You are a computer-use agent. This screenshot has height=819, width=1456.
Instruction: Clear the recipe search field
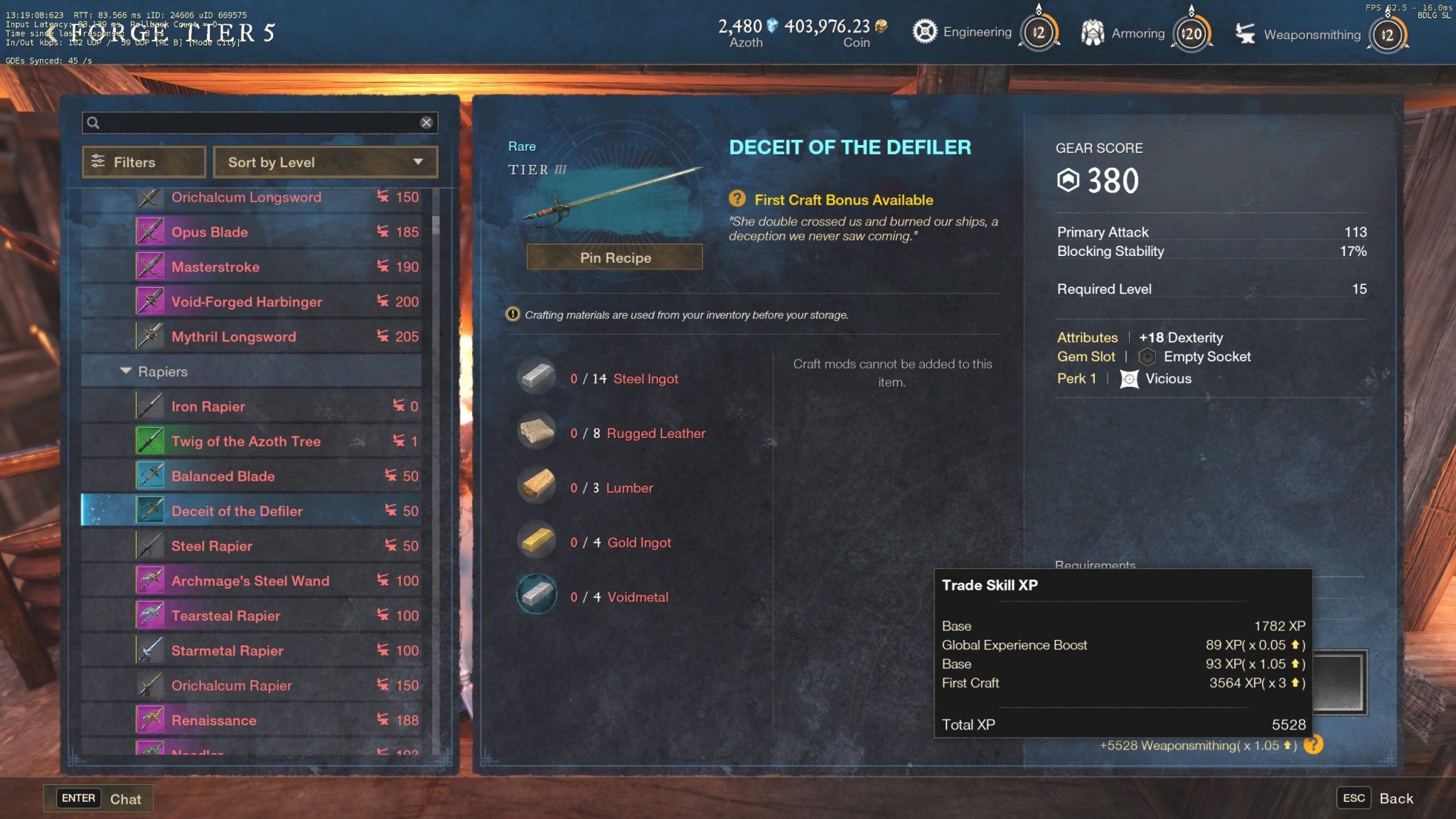(x=427, y=122)
